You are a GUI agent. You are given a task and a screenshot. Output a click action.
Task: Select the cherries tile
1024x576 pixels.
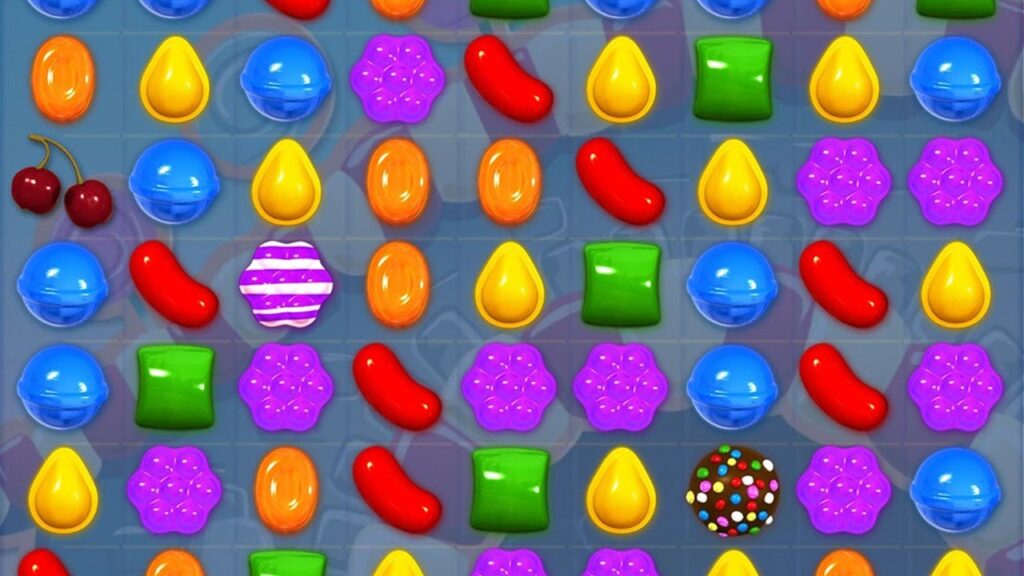61,182
